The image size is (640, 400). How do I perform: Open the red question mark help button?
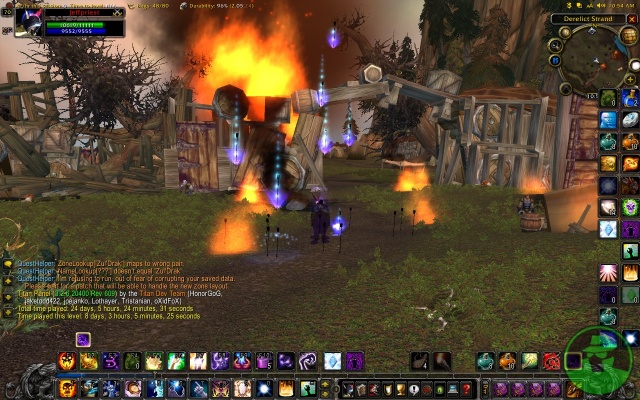coord(466,388)
